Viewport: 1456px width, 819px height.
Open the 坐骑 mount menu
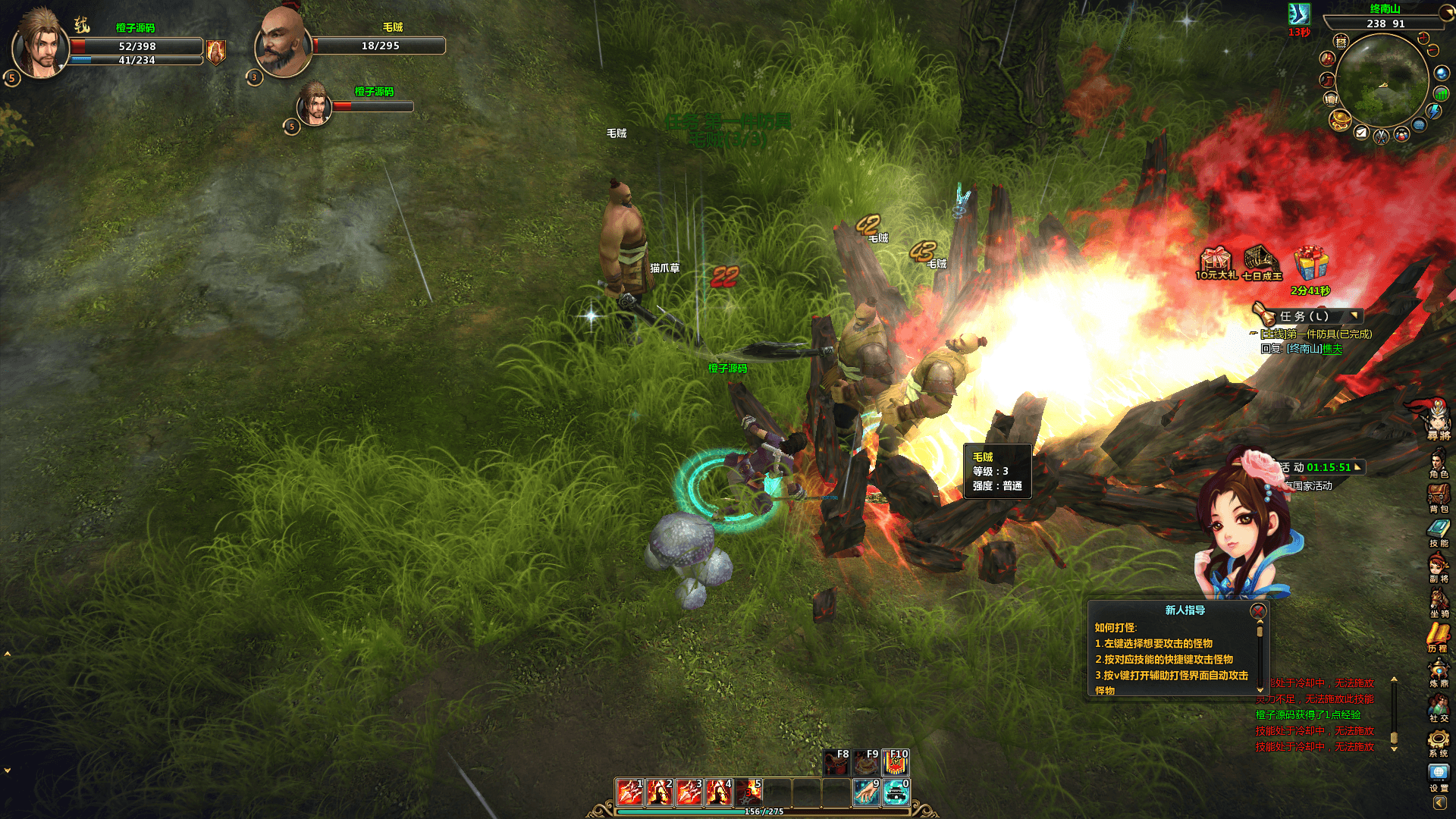coord(1439,602)
